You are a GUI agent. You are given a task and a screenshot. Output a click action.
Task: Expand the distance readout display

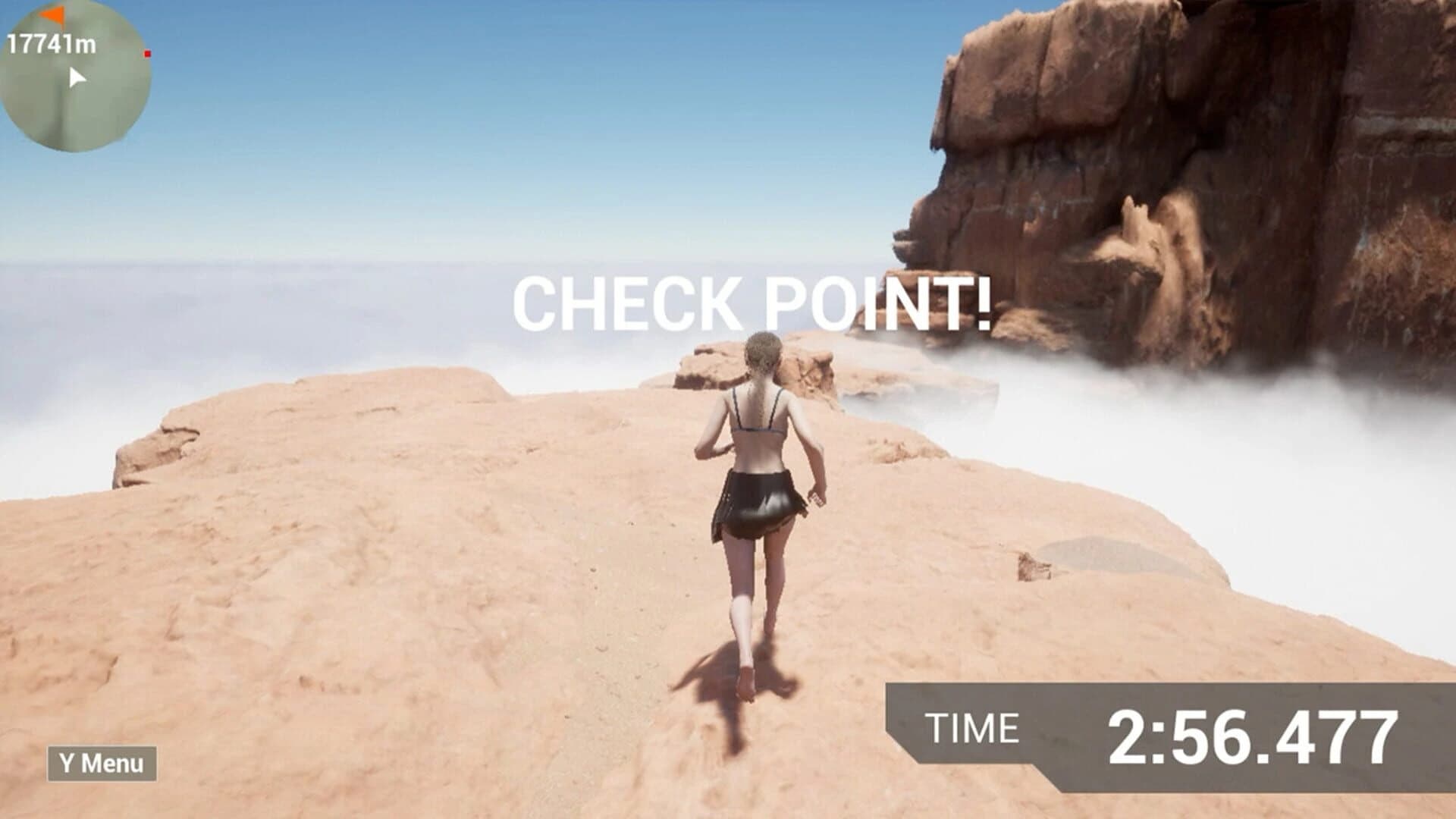pos(53,42)
